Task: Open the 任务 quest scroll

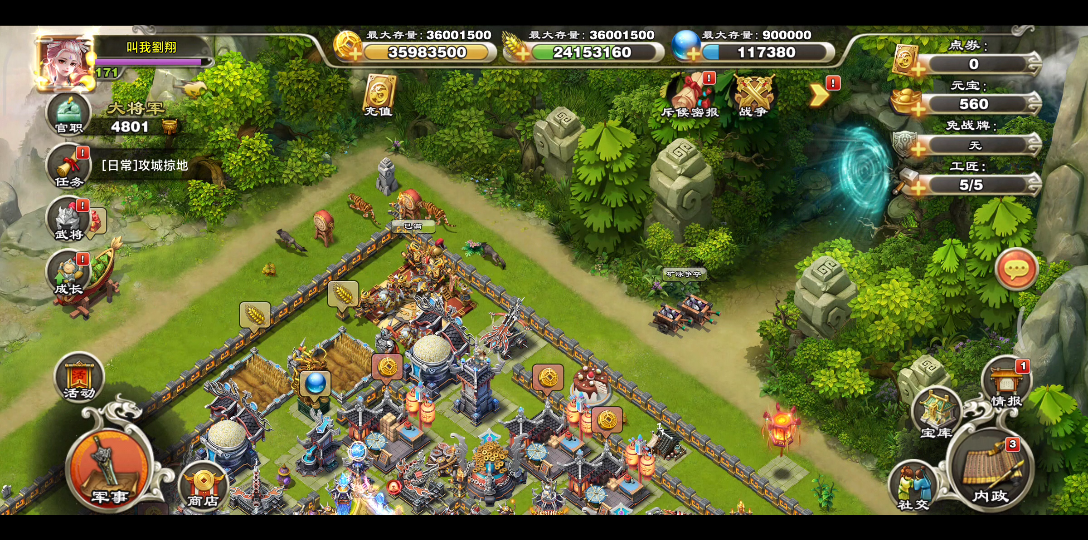Action: point(69,166)
